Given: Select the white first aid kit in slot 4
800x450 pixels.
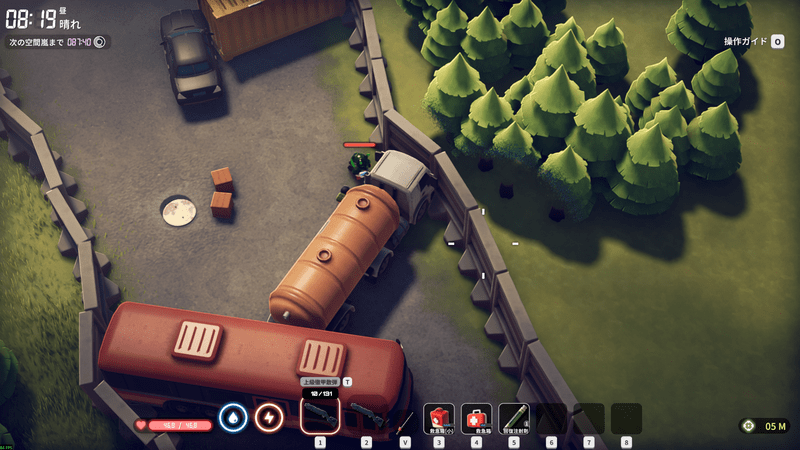Looking at the screenshot, I should [x=476, y=417].
